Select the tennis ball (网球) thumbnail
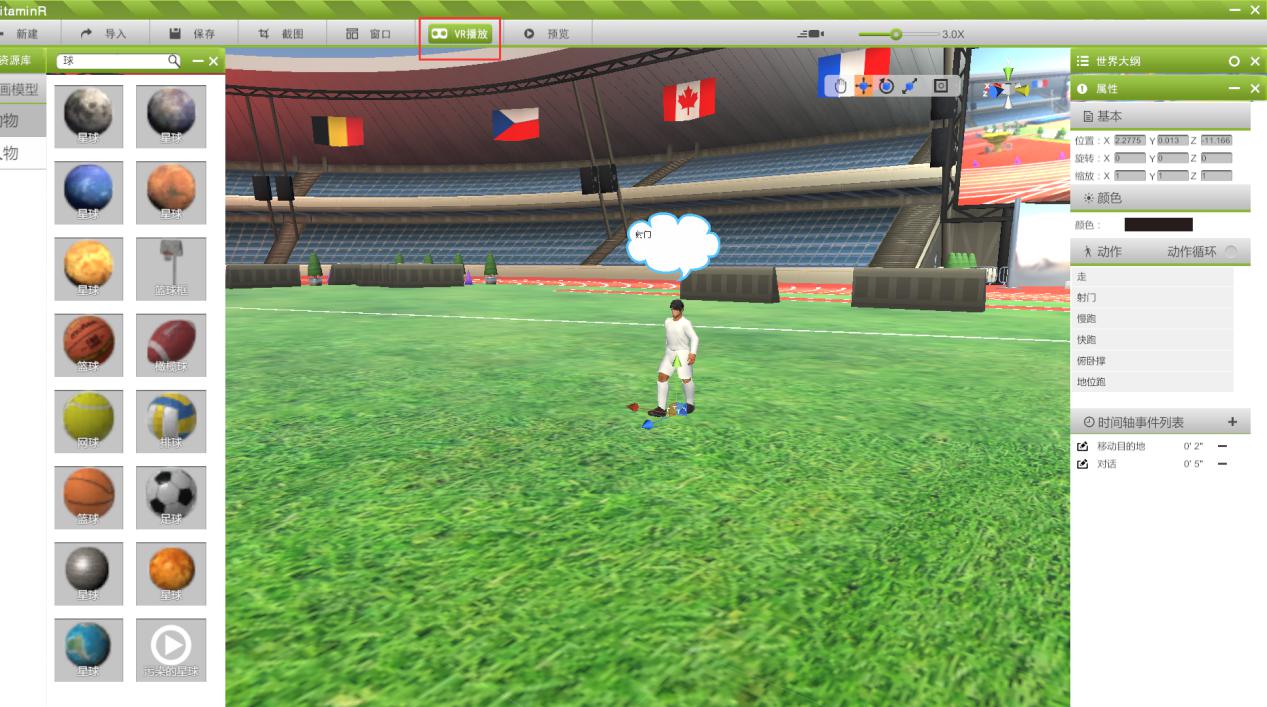1267x707 pixels. [88, 421]
